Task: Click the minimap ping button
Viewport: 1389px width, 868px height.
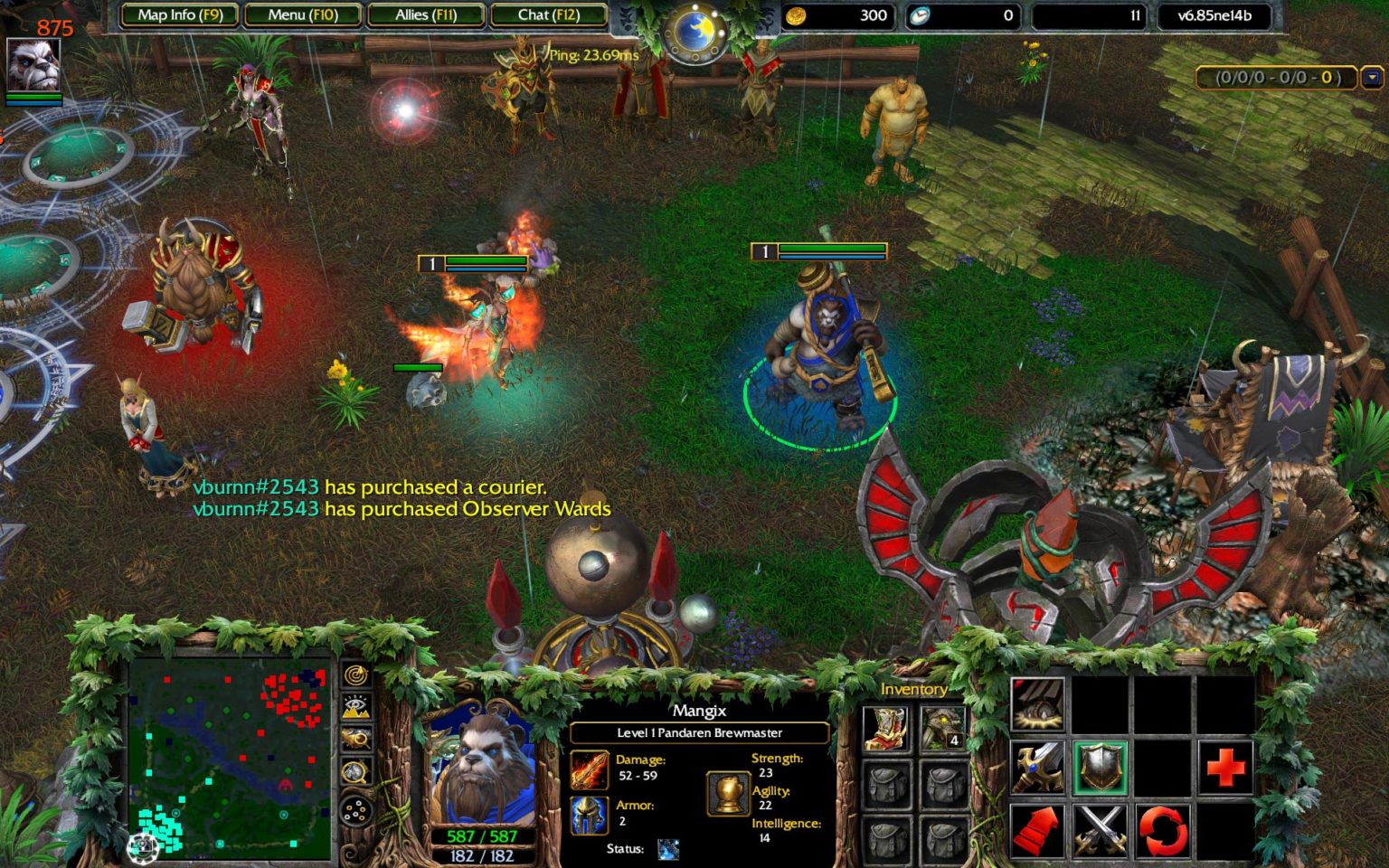Action: (355, 675)
